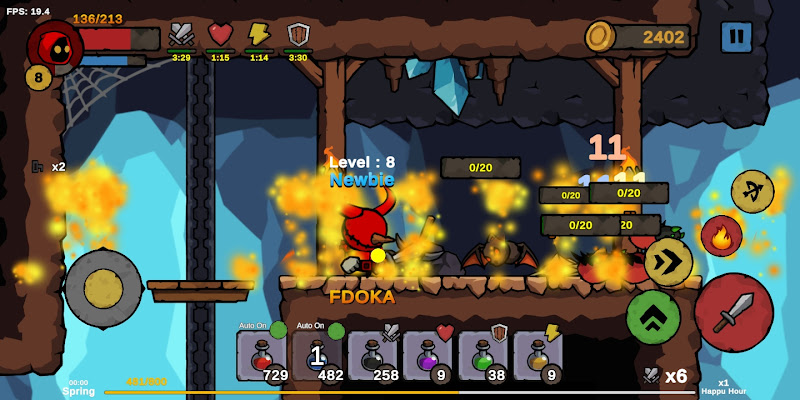Viewport: 800px width, 400px height.
Task: Open the red hooded character portrait
Action: pos(54,45)
